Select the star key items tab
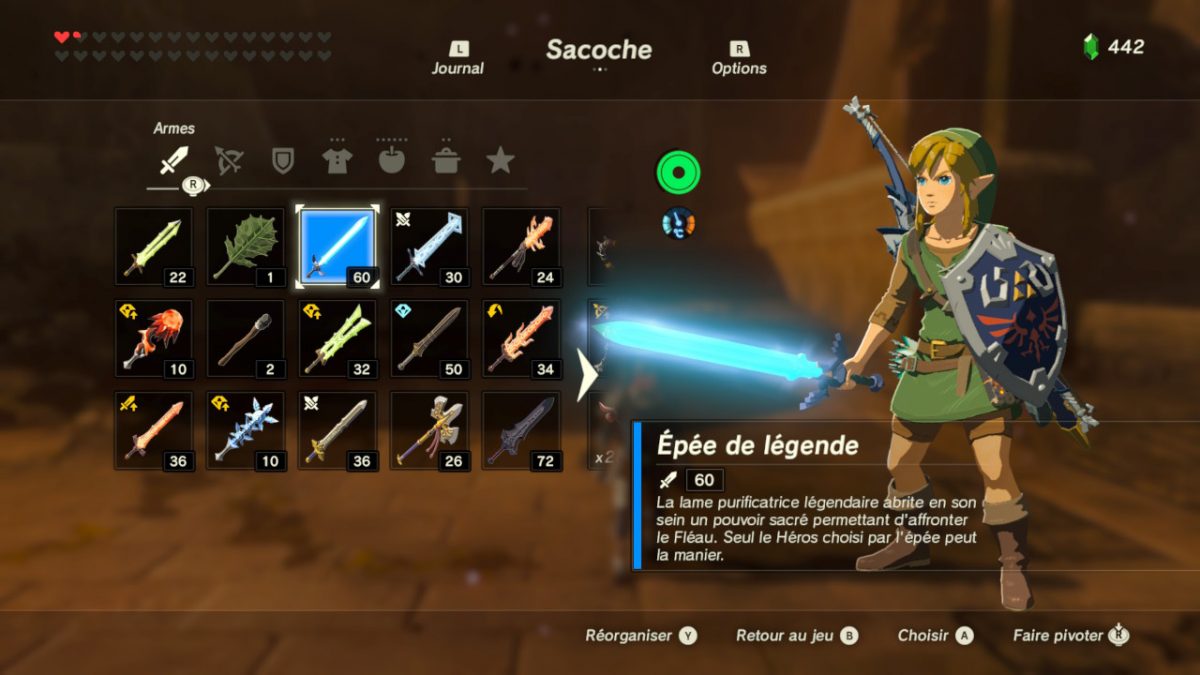This screenshot has width=1200, height=675. coord(500,160)
